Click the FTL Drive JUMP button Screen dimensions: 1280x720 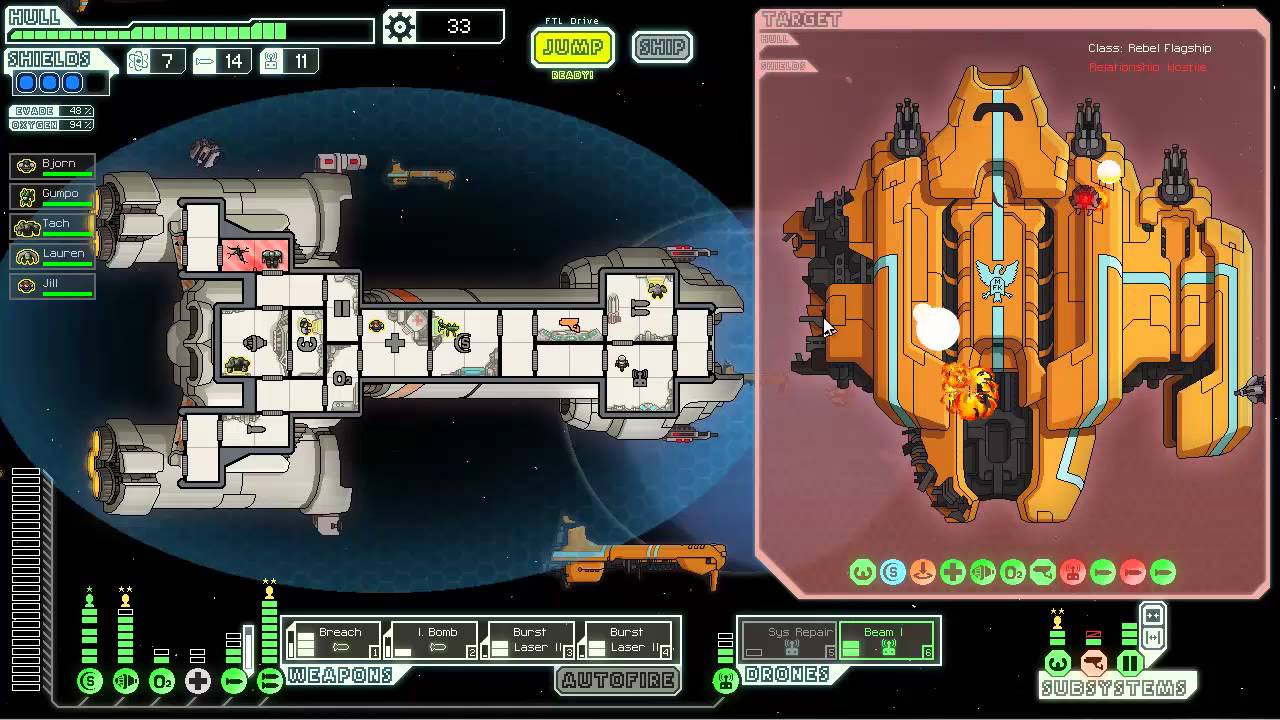(x=572, y=47)
